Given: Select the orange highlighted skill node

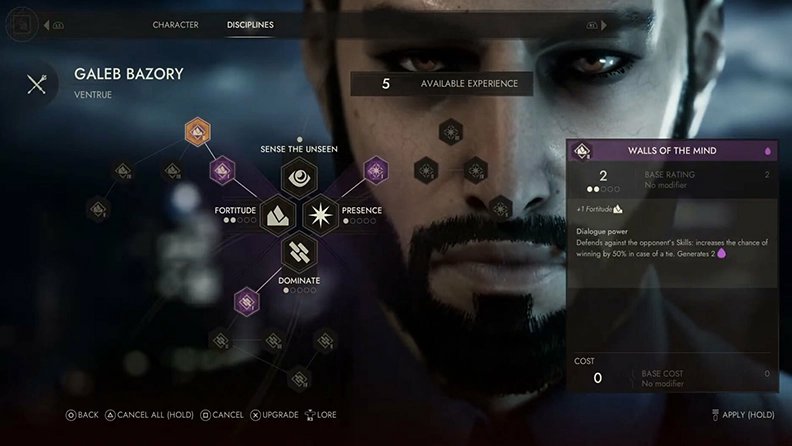Looking at the screenshot, I should click(198, 131).
